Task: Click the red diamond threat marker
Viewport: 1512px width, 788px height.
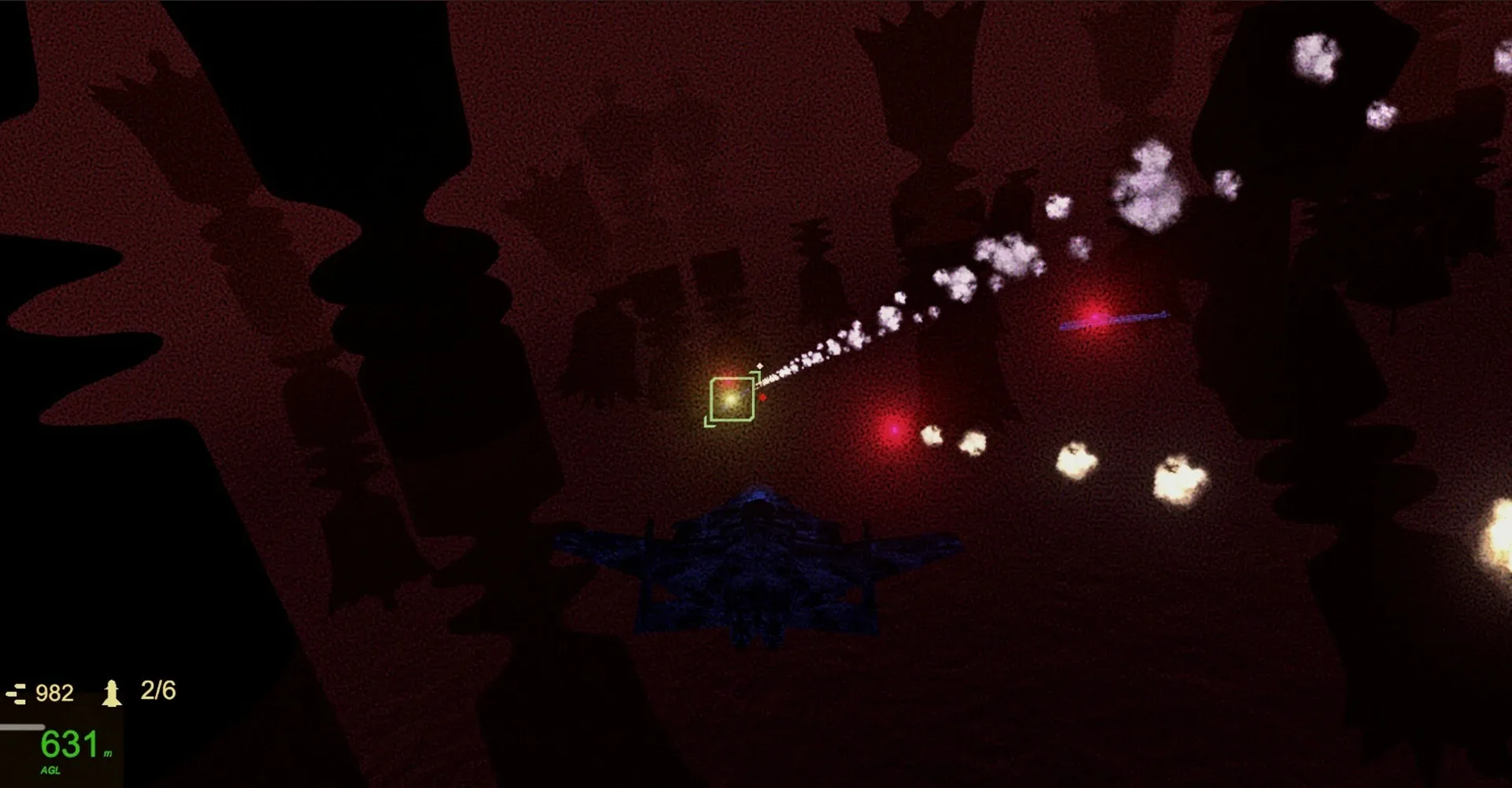Action: [x=763, y=399]
